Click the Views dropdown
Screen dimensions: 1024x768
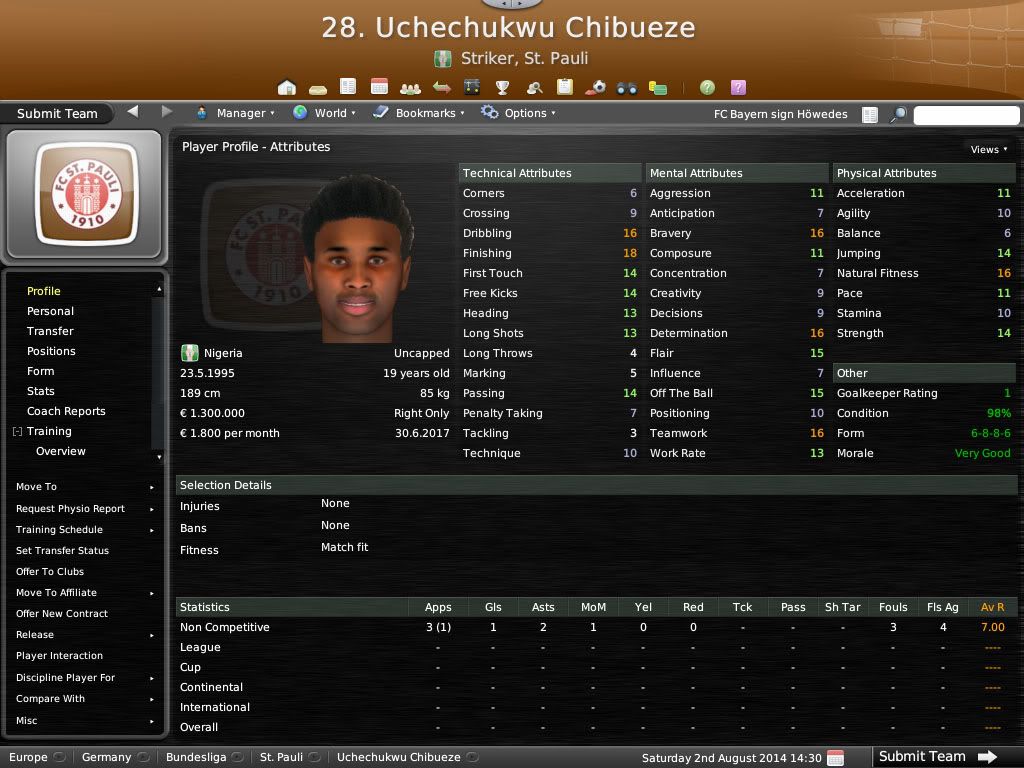coord(989,149)
